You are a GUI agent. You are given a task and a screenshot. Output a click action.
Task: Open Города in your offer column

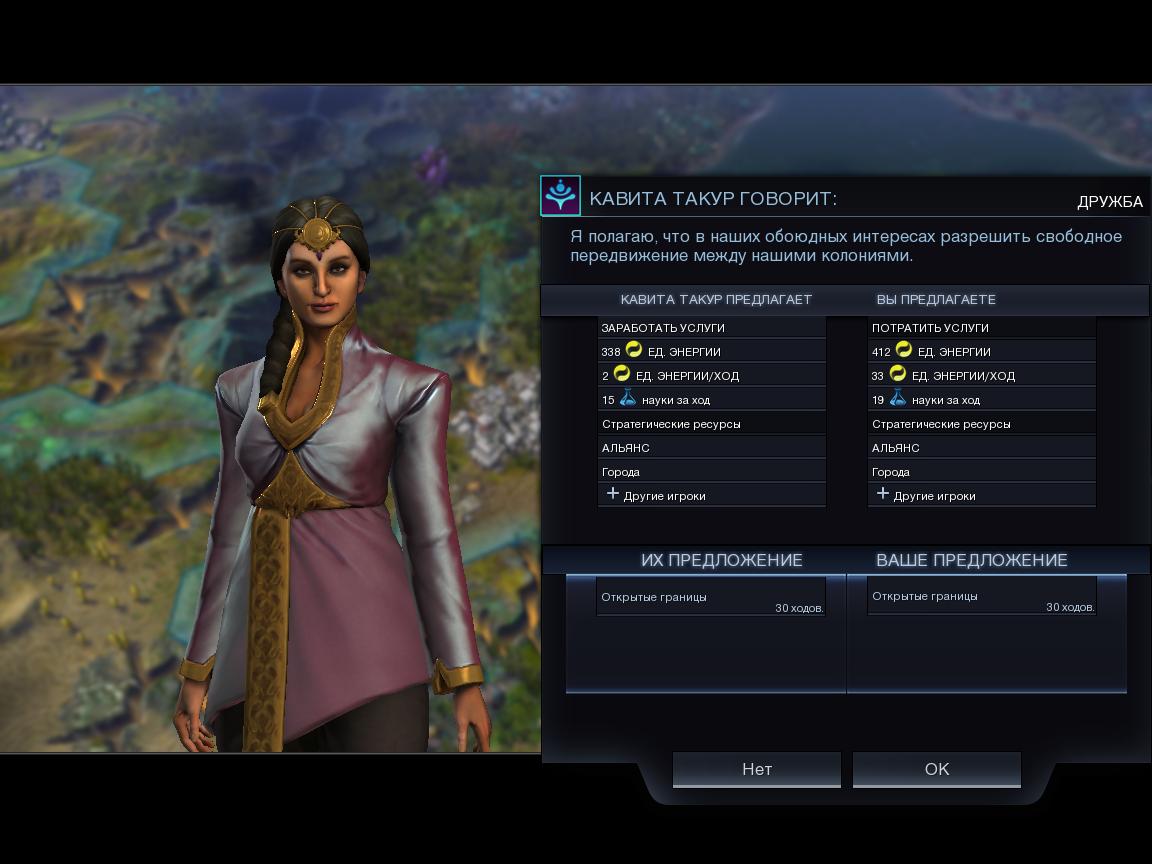pyautogui.click(x=981, y=471)
